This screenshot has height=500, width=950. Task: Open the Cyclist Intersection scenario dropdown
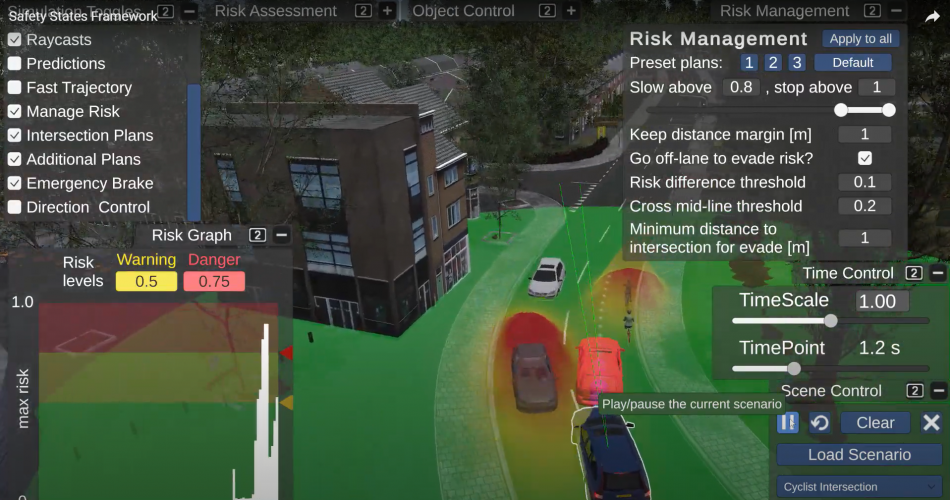tap(859, 487)
